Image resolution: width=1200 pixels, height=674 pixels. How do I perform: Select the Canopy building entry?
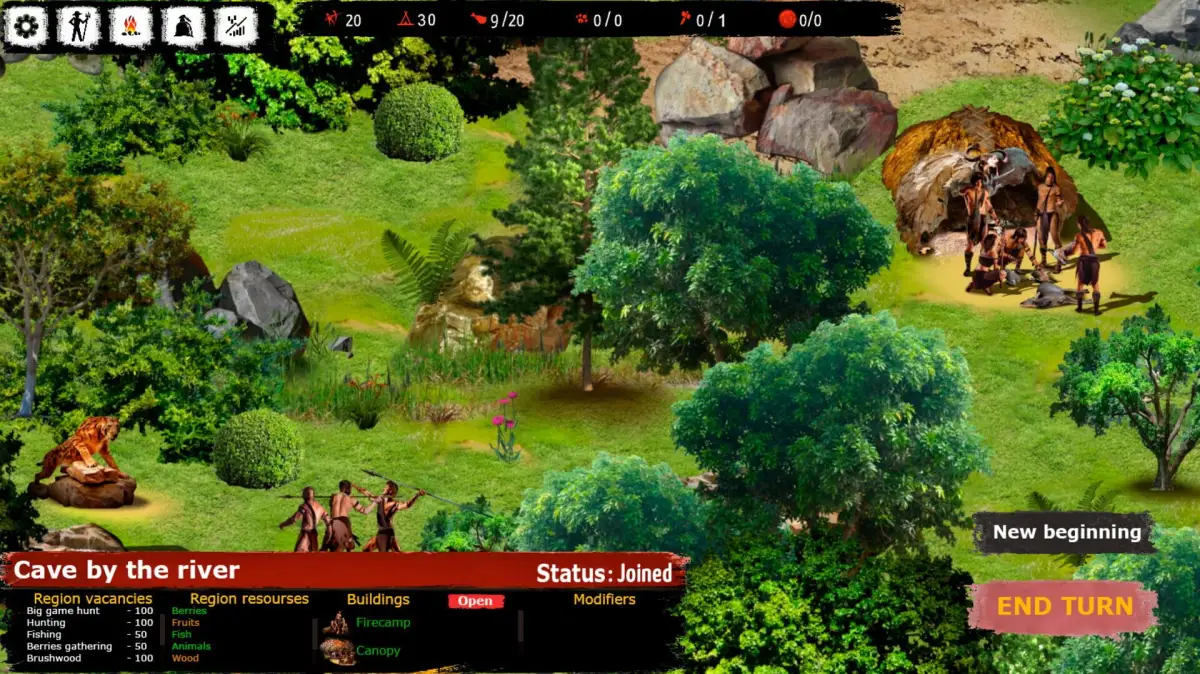pos(378,650)
